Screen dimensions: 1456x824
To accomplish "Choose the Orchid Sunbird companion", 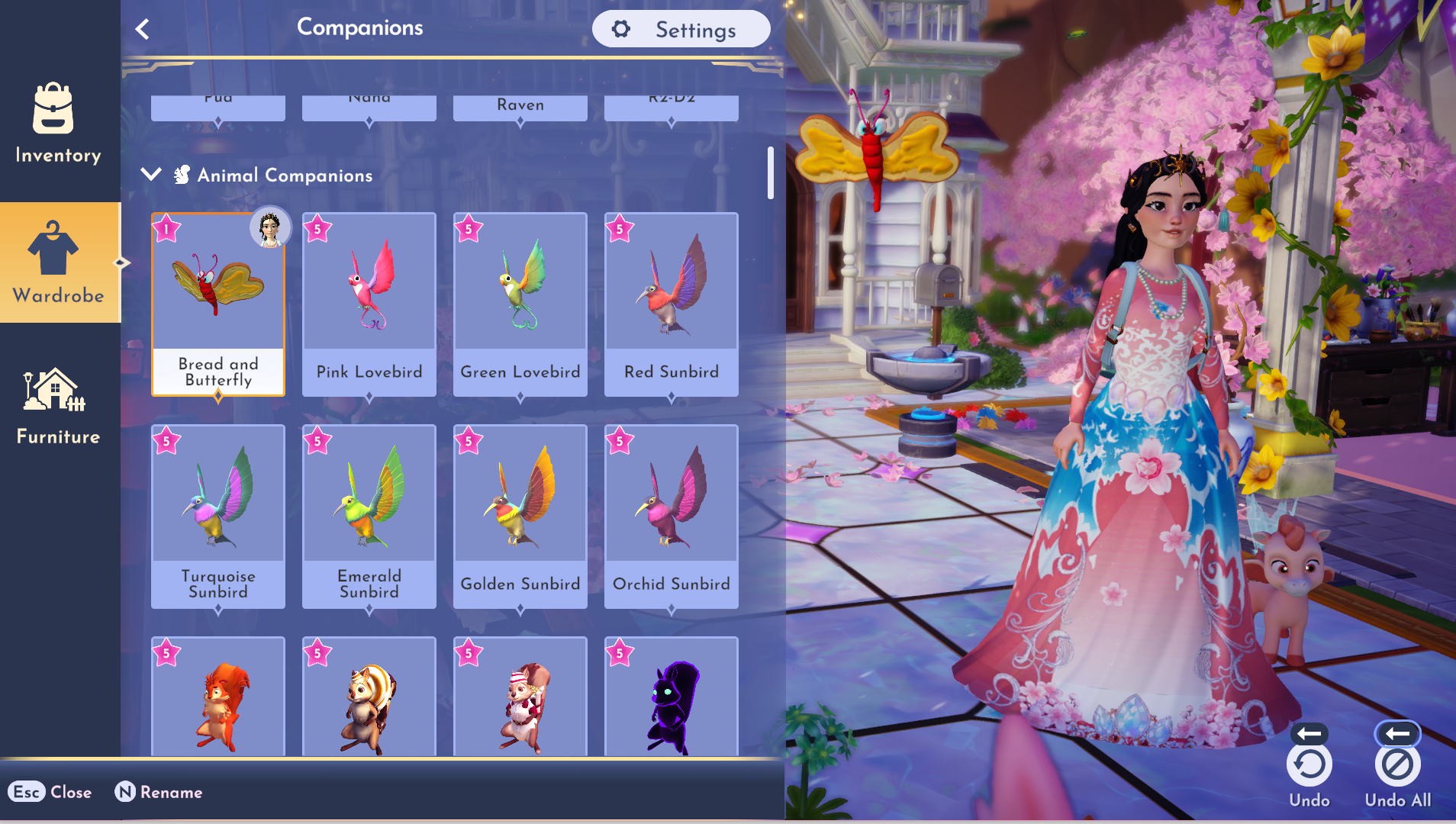I will click(672, 516).
